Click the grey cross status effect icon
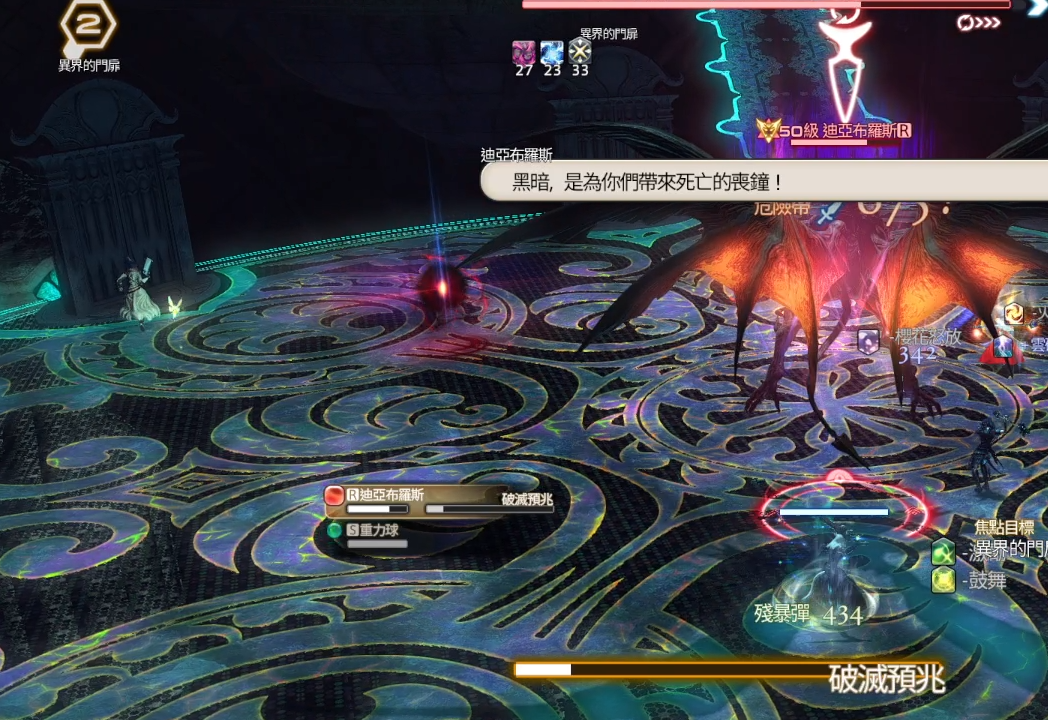Image resolution: width=1048 pixels, height=720 pixels. point(580,52)
